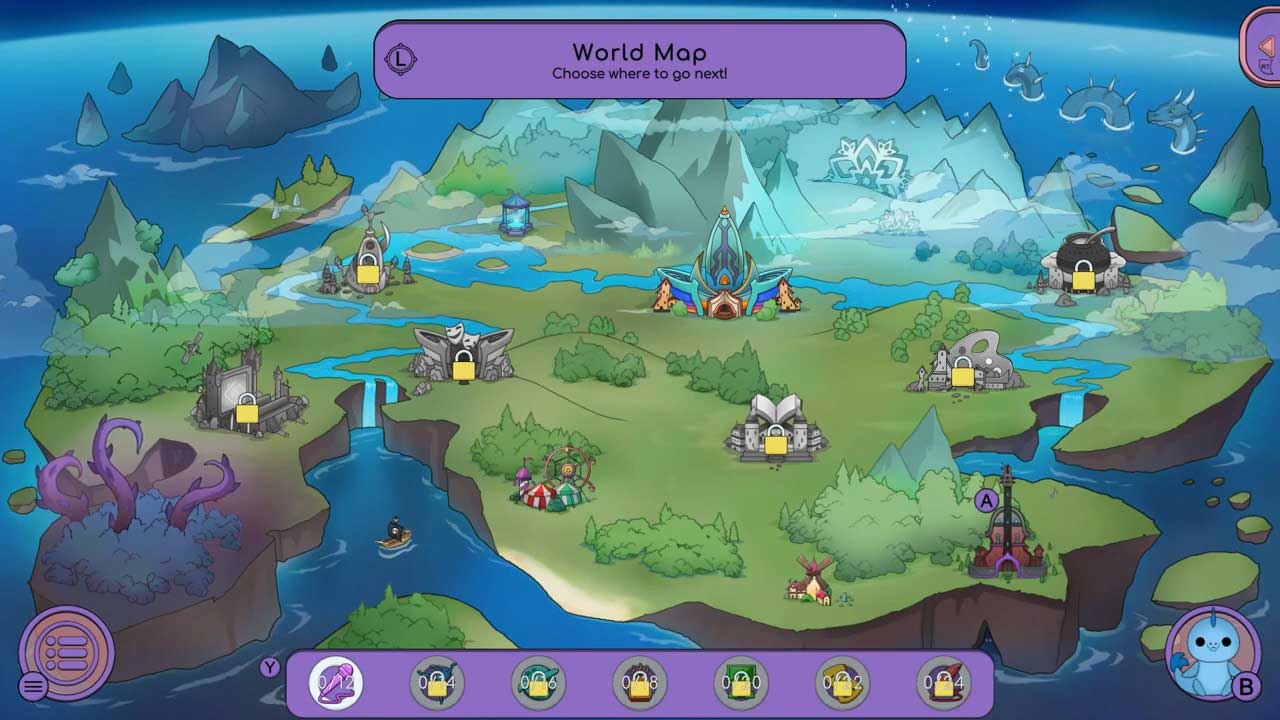Select the pirate ship on the river
Screen dimensions: 1280x720
click(x=394, y=534)
